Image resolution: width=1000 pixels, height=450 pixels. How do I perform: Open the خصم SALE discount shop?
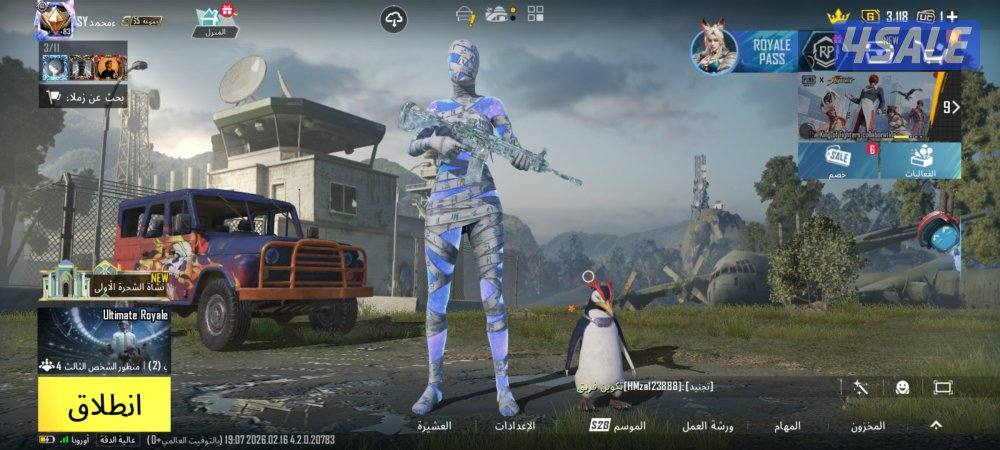click(x=836, y=160)
